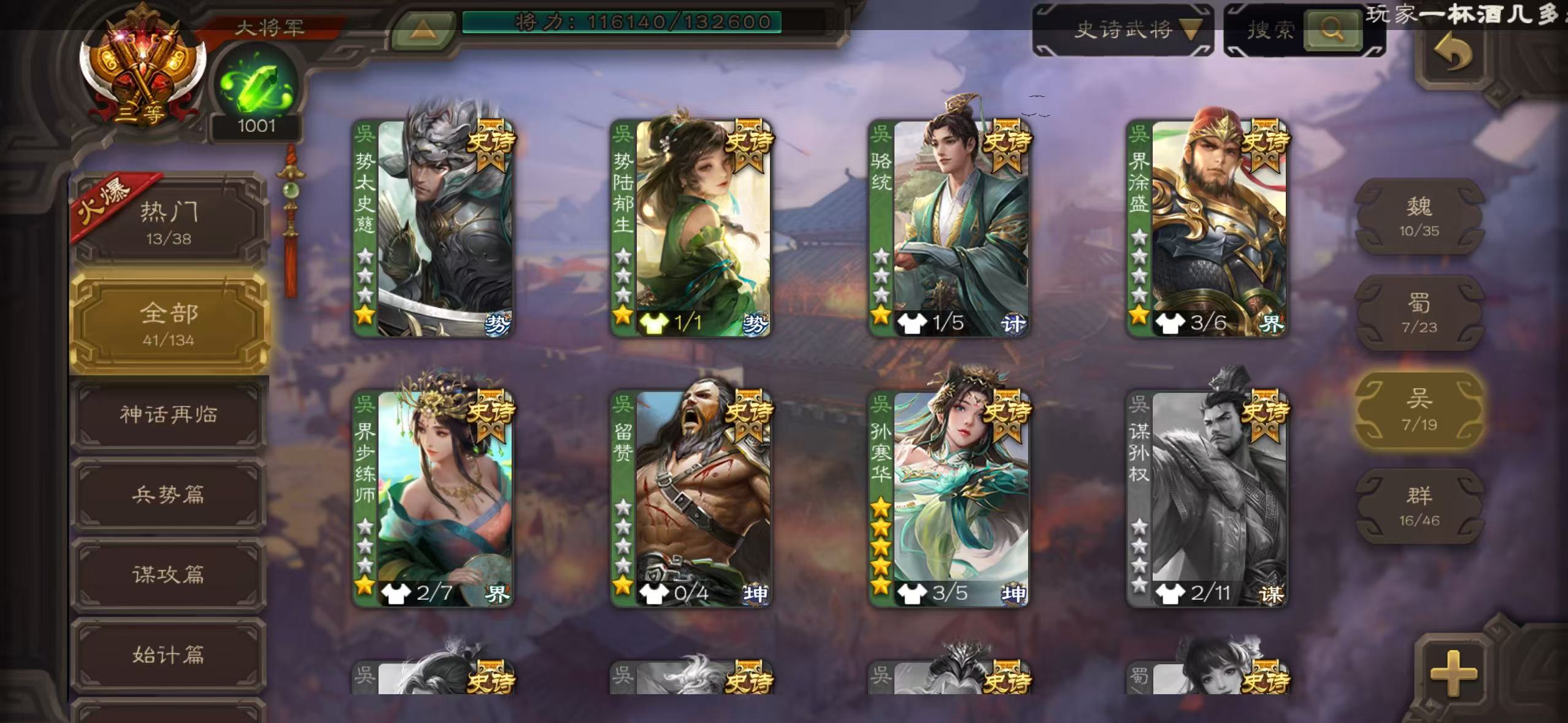Viewport: 1568px width, 723px height.
Task: Expand the 将力 arrow button
Action: coord(423,29)
